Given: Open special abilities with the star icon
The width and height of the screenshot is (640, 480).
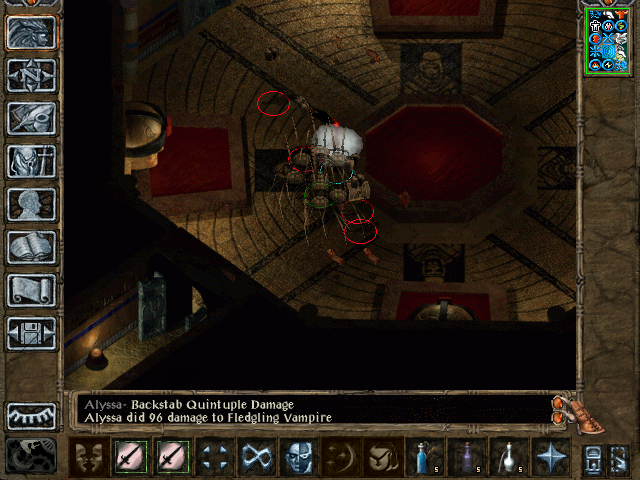Looking at the screenshot, I should [x=550, y=458].
